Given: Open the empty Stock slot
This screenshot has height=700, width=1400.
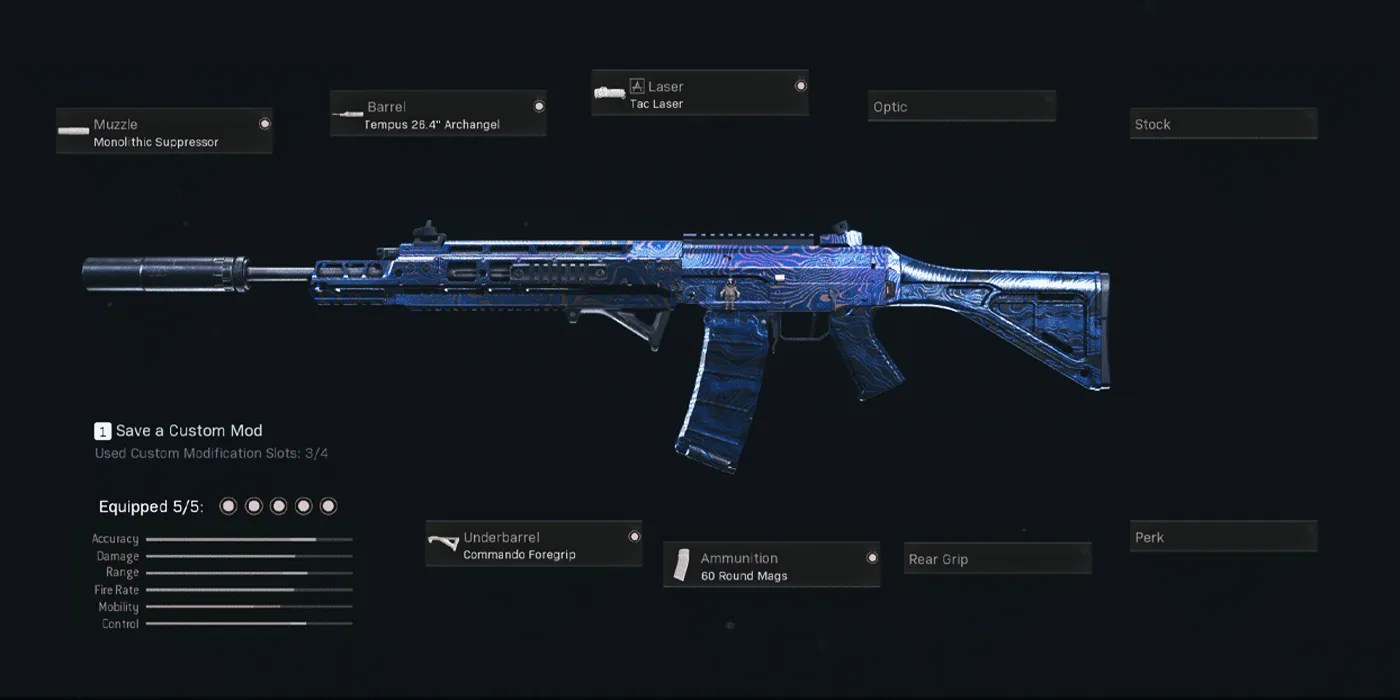Looking at the screenshot, I should coord(1223,124).
